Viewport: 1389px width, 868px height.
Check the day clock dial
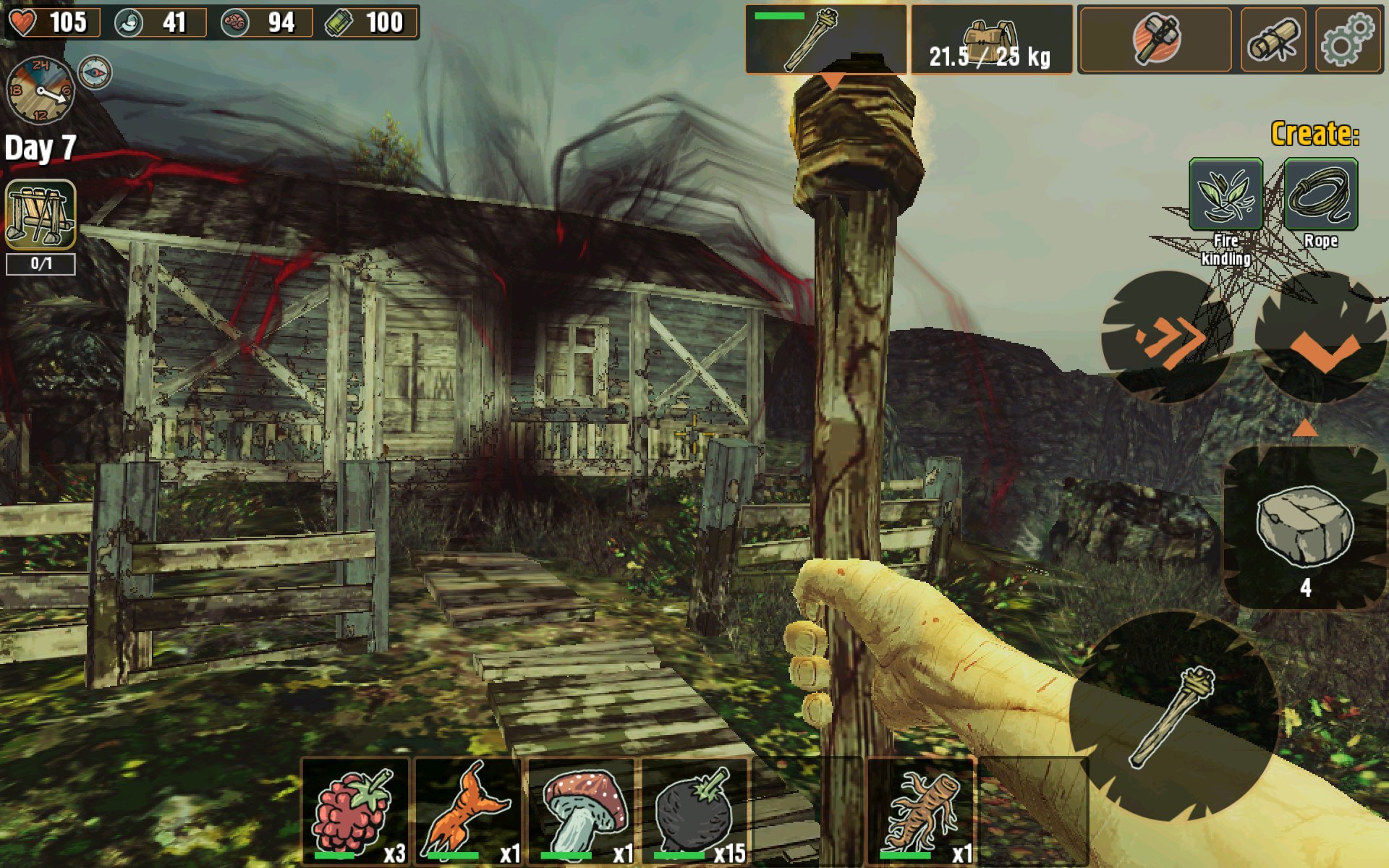pyautogui.click(x=40, y=90)
